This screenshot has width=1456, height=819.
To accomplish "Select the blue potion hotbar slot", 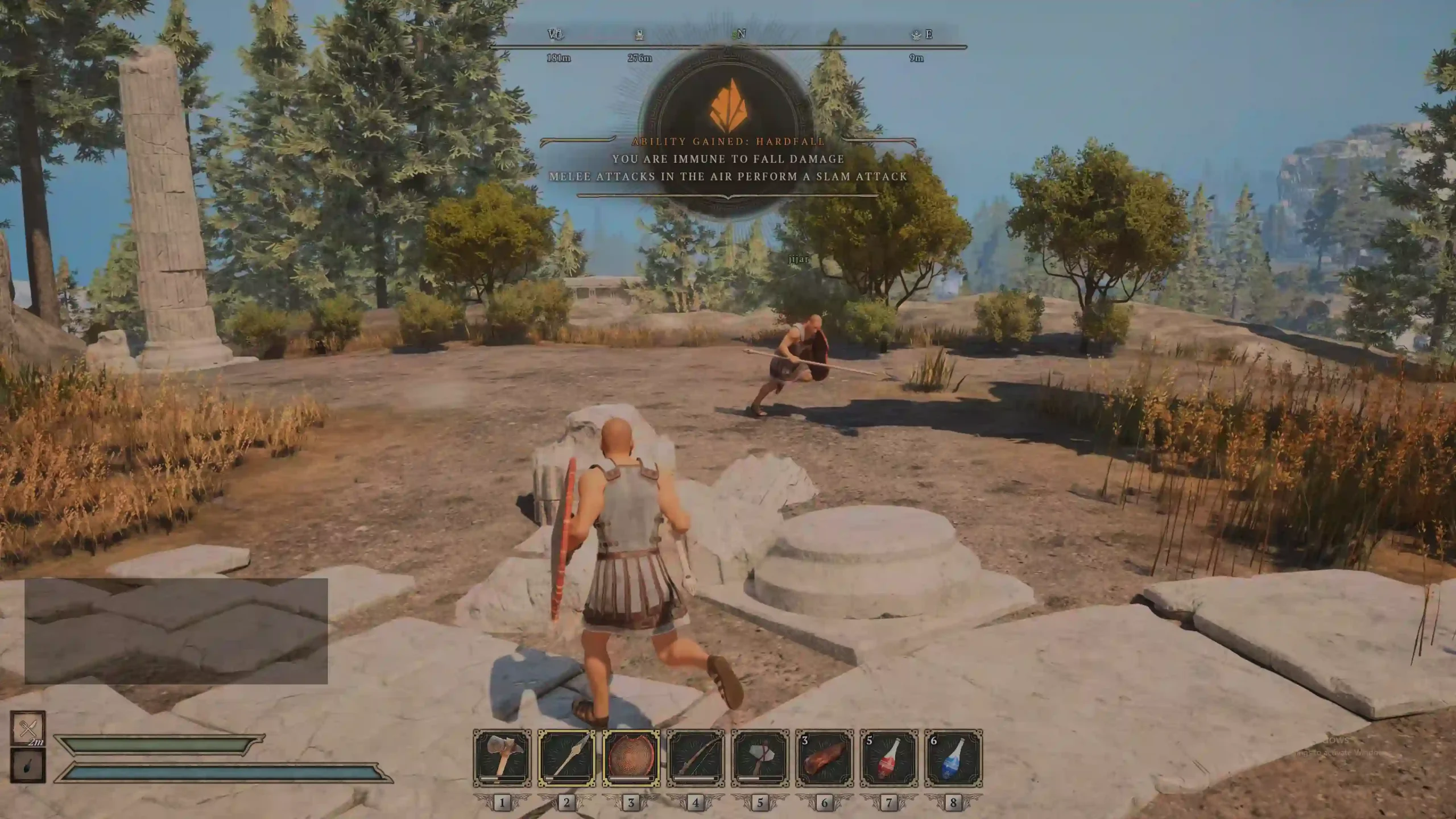I will 953,758.
